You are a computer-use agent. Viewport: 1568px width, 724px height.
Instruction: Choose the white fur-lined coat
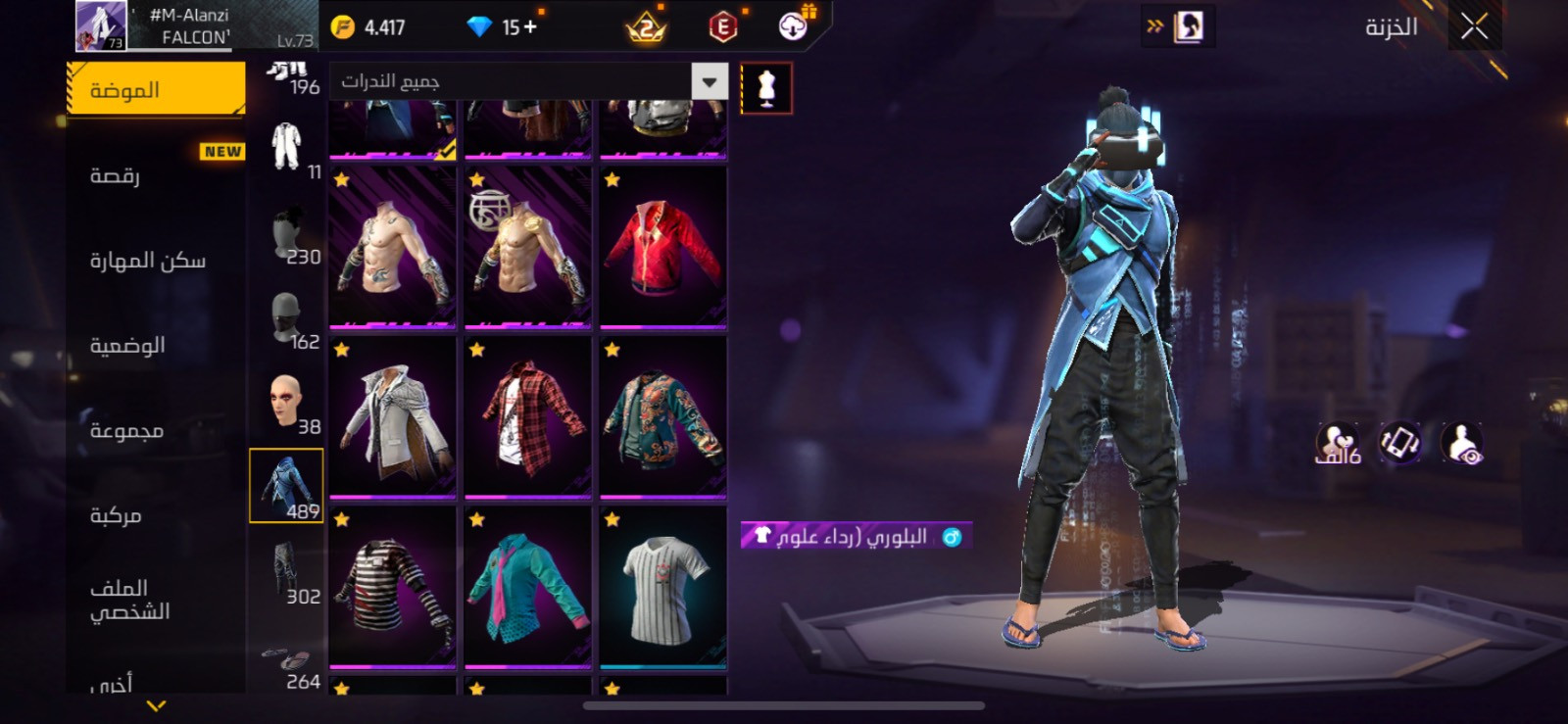click(x=392, y=417)
